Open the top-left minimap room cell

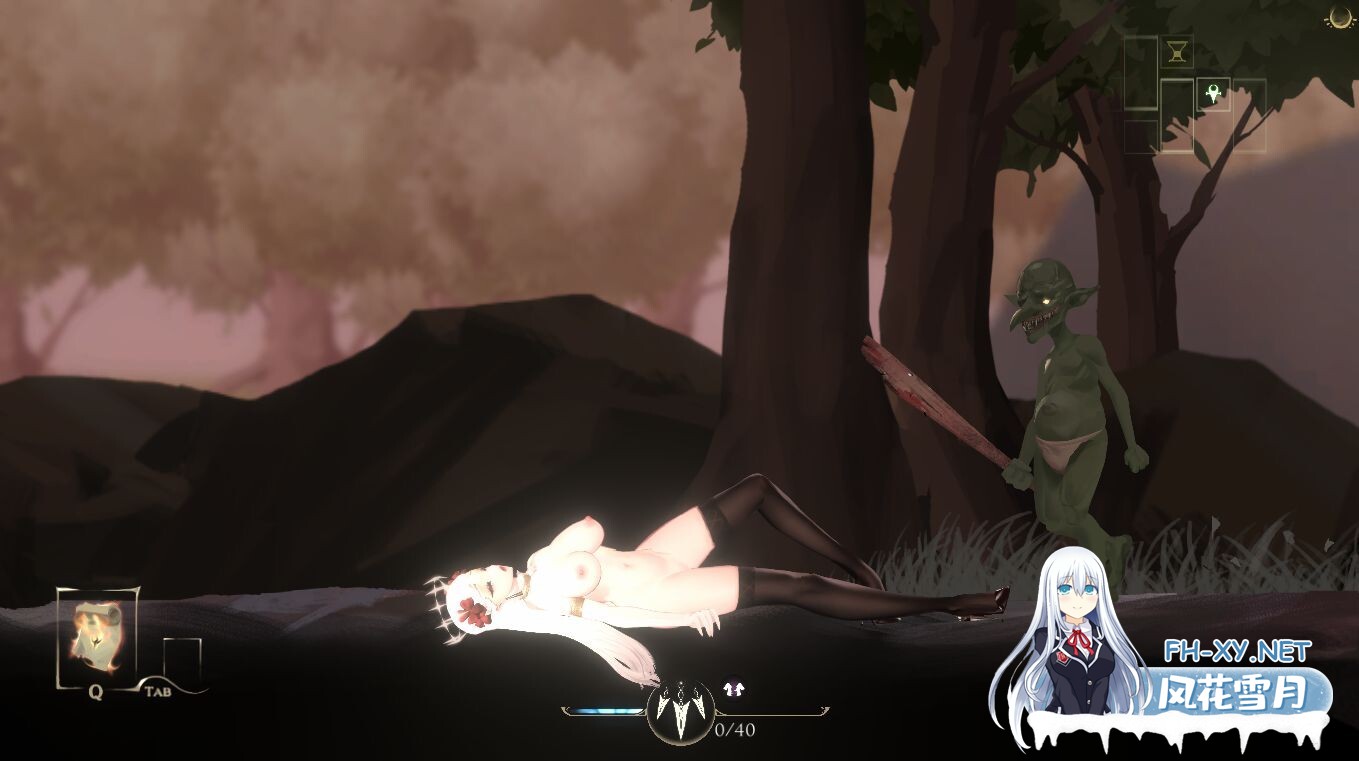1140,72
